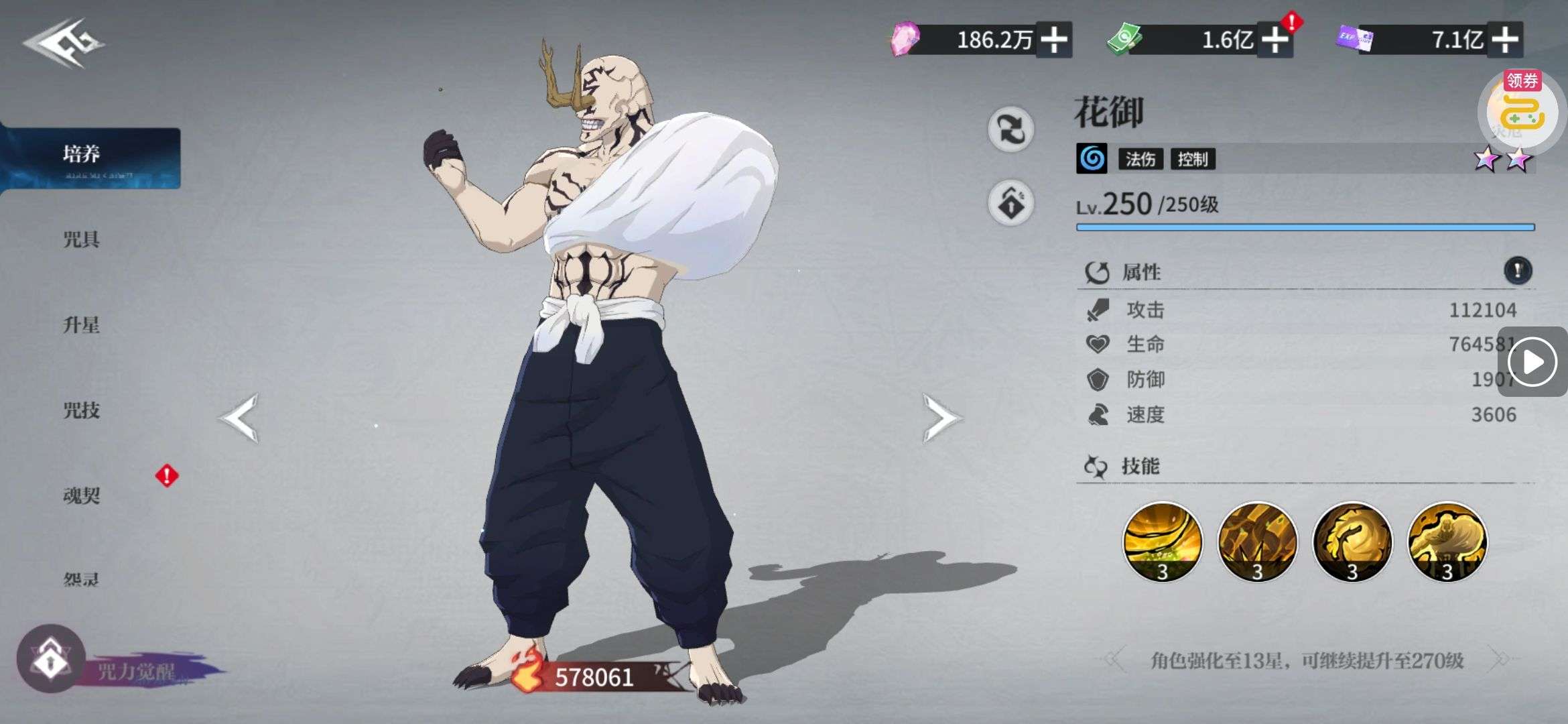
Task: Switch to the 咒具 tab
Action: tap(82, 239)
